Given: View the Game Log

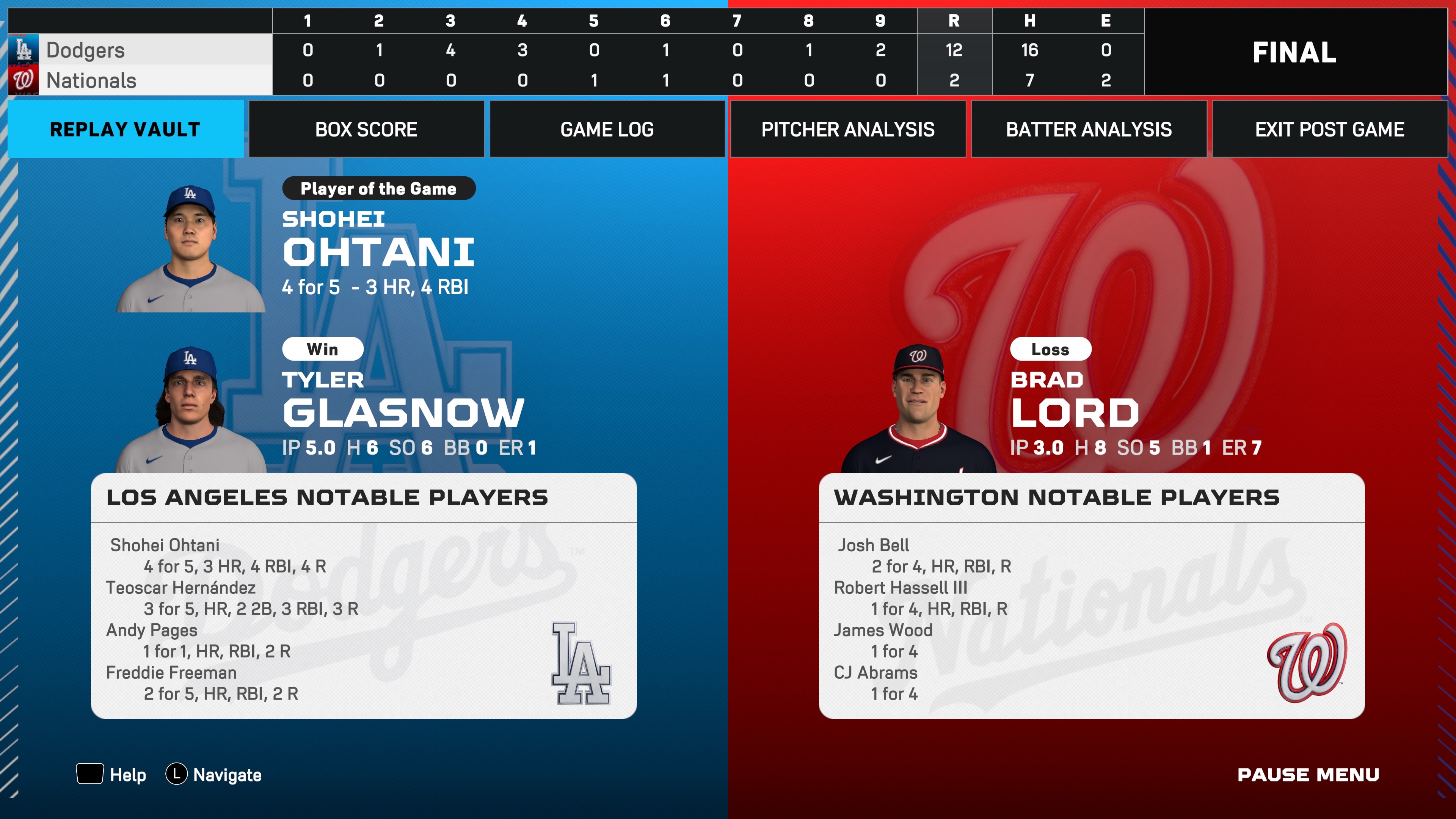Looking at the screenshot, I should click(607, 129).
